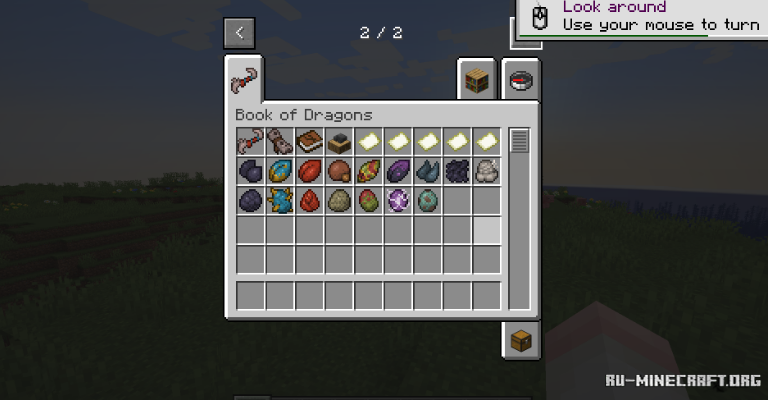Take the teal speckled dragon egg

428,200
